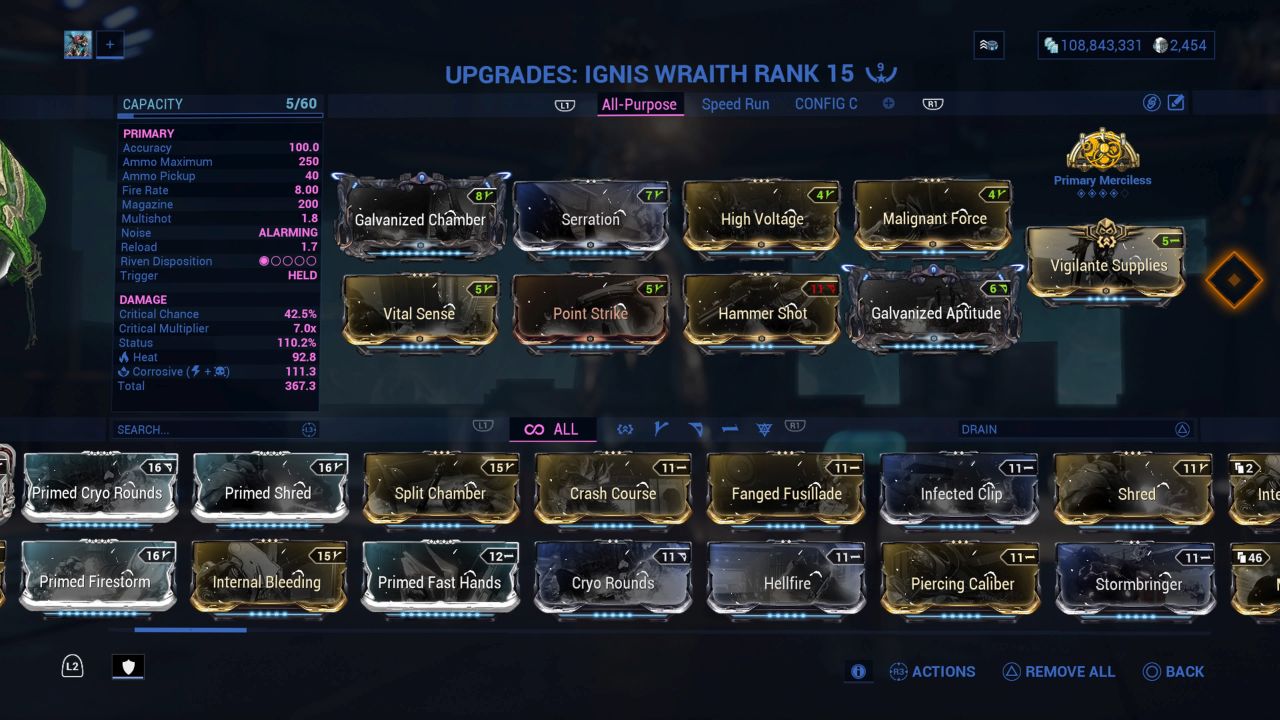
Task: Click the plus to add a new config
Action: pyautogui.click(x=888, y=102)
